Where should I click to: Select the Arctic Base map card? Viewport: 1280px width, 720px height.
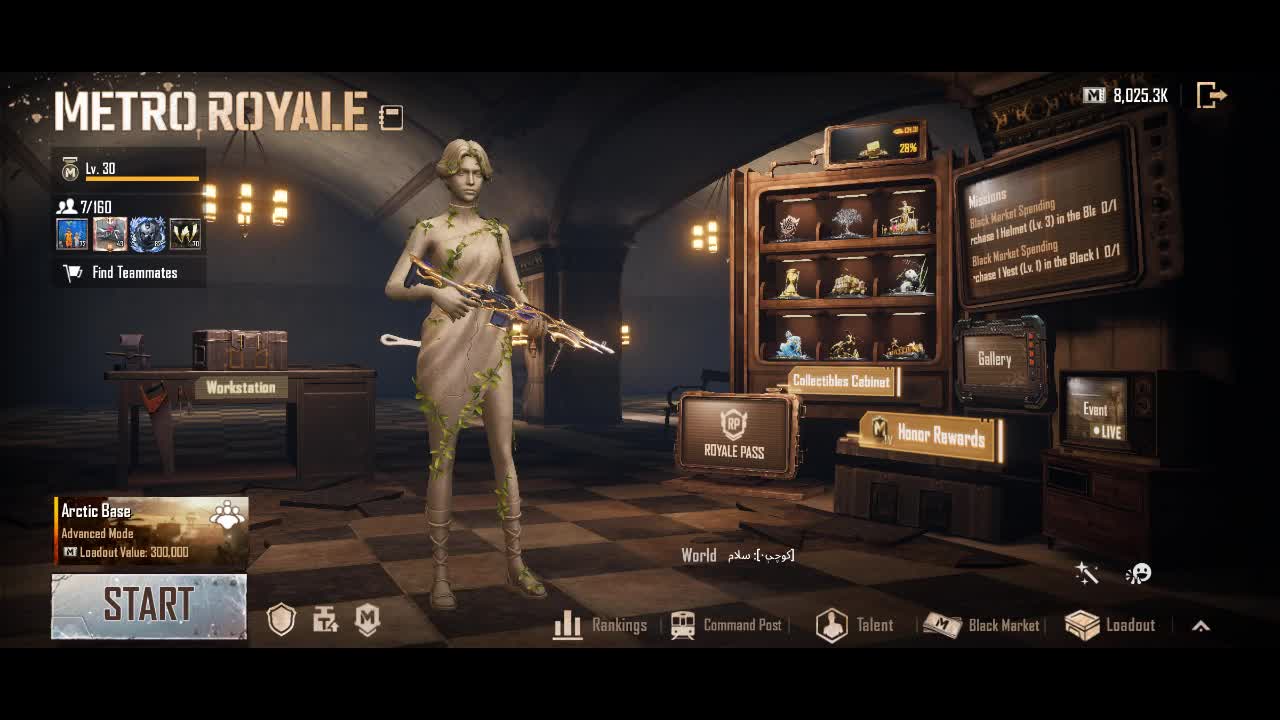(x=151, y=531)
